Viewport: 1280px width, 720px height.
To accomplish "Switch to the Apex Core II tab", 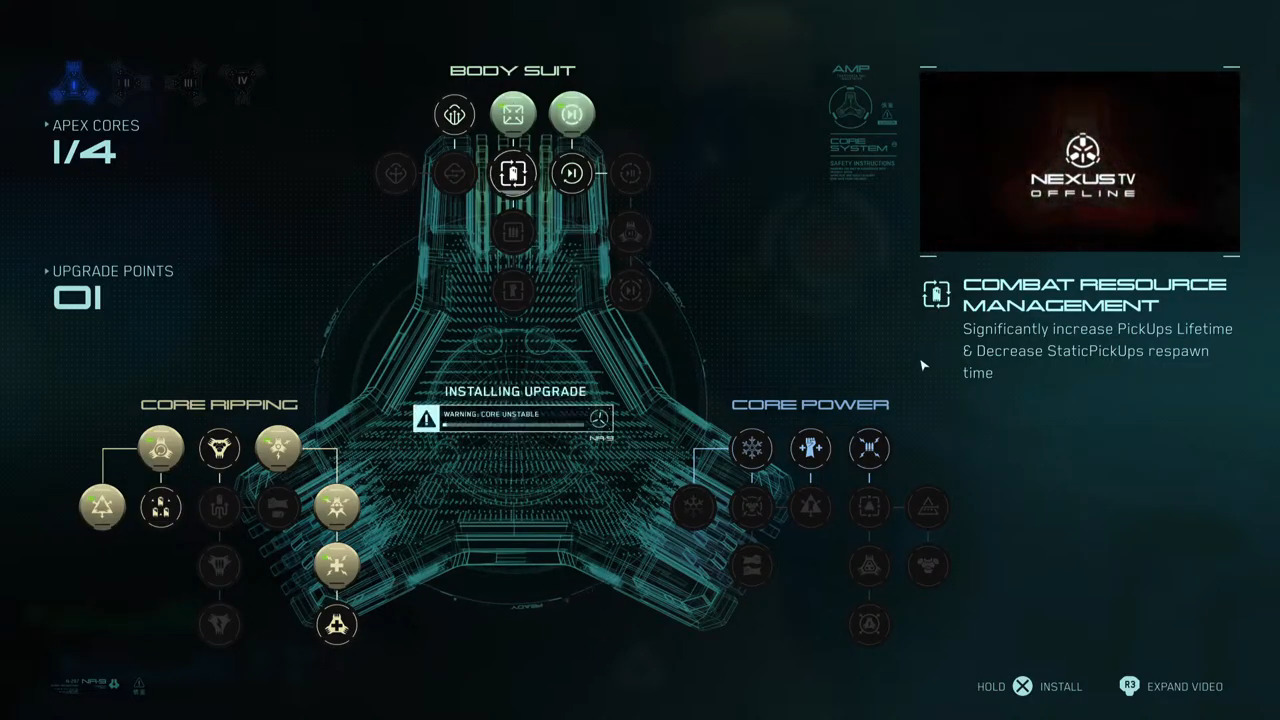I will coord(128,82).
